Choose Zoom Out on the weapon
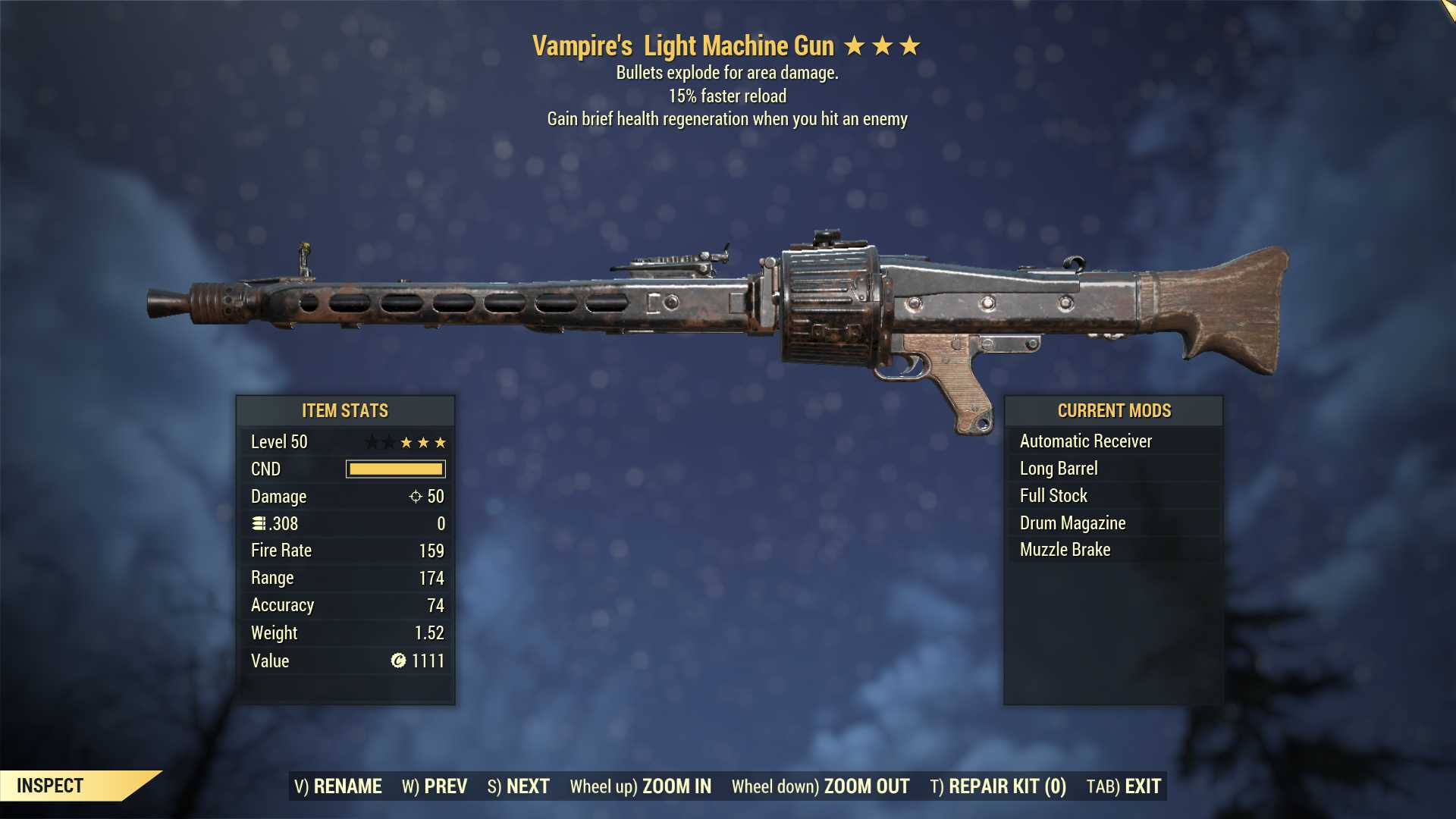Image resolution: width=1456 pixels, height=819 pixels. (821, 786)
